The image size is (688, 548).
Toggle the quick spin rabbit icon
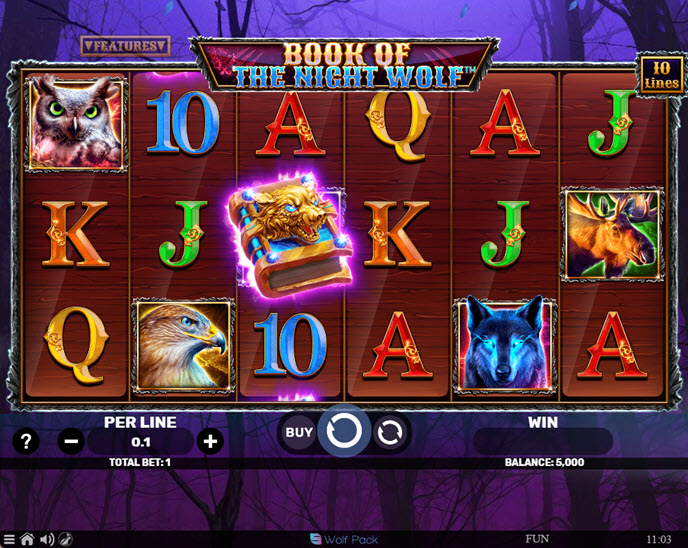tap(65, 540)
